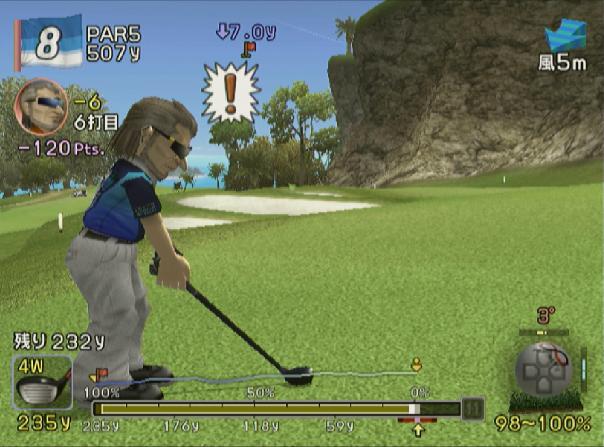Click the hole 8 flag badge

coord(46,41)
